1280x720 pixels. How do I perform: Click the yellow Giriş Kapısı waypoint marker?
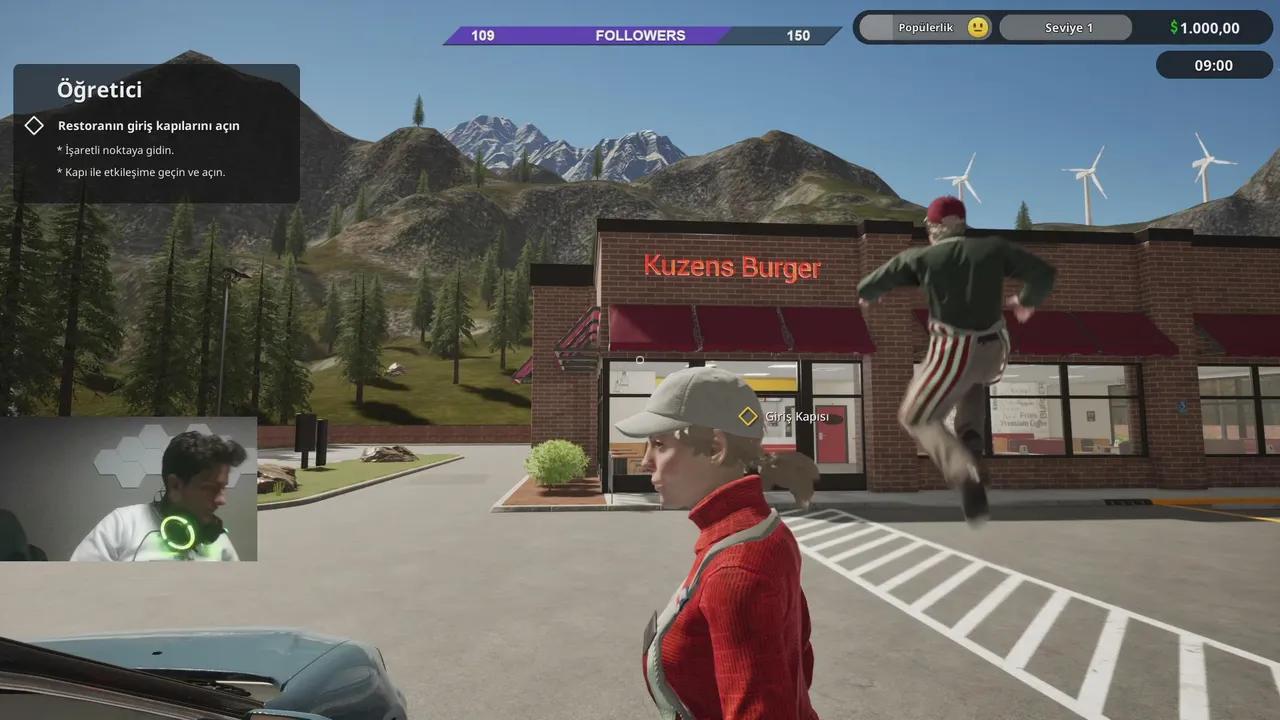747,415
